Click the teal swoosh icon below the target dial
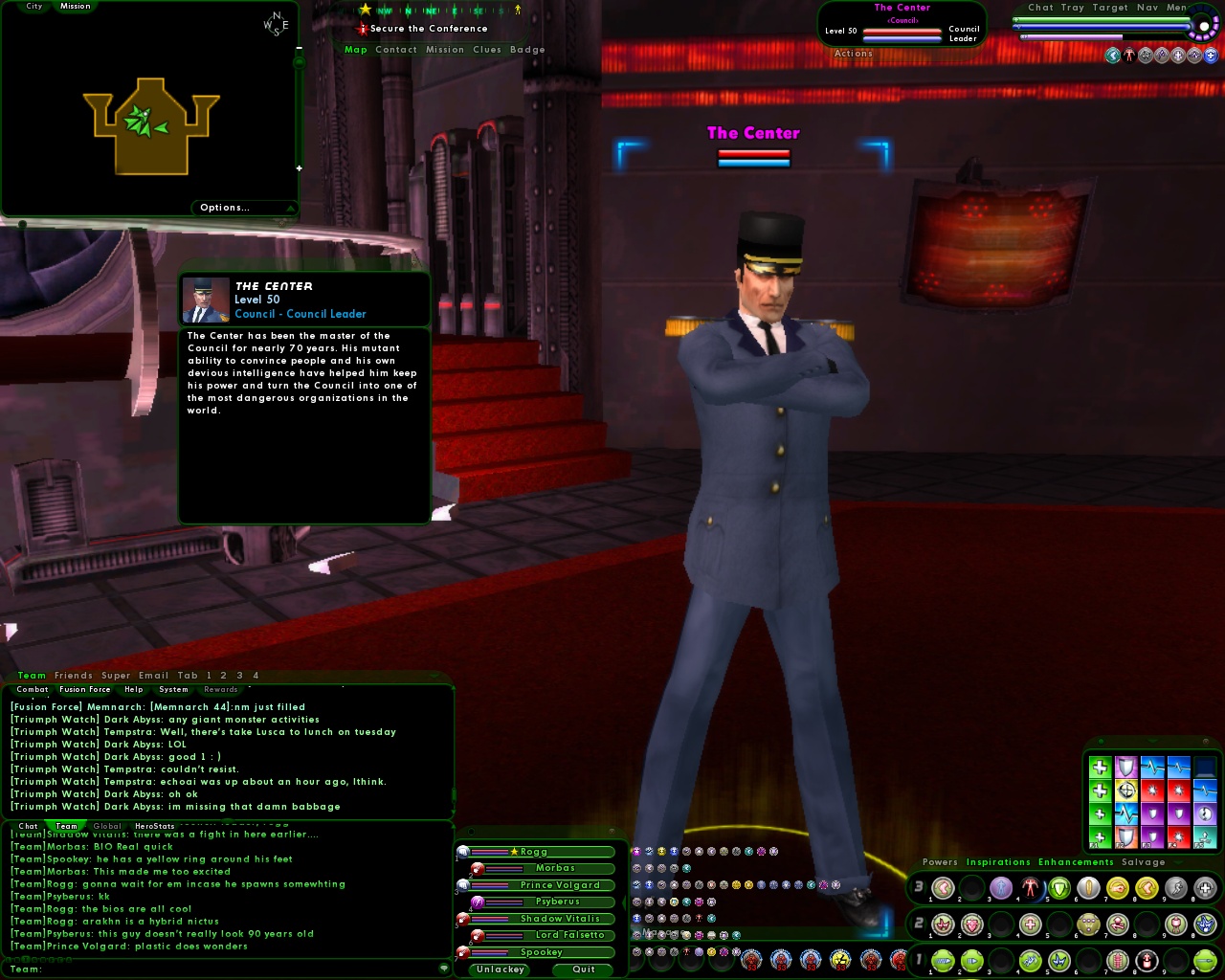This screenshot has height=980, width=1225. (x=1113, y=56)
